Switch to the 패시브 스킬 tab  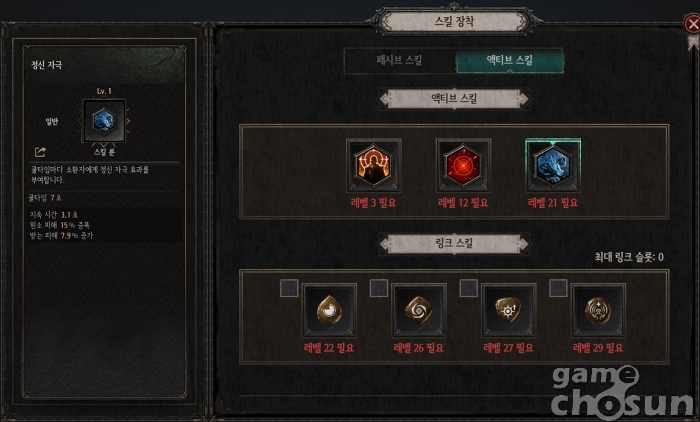tap(398, 61)
